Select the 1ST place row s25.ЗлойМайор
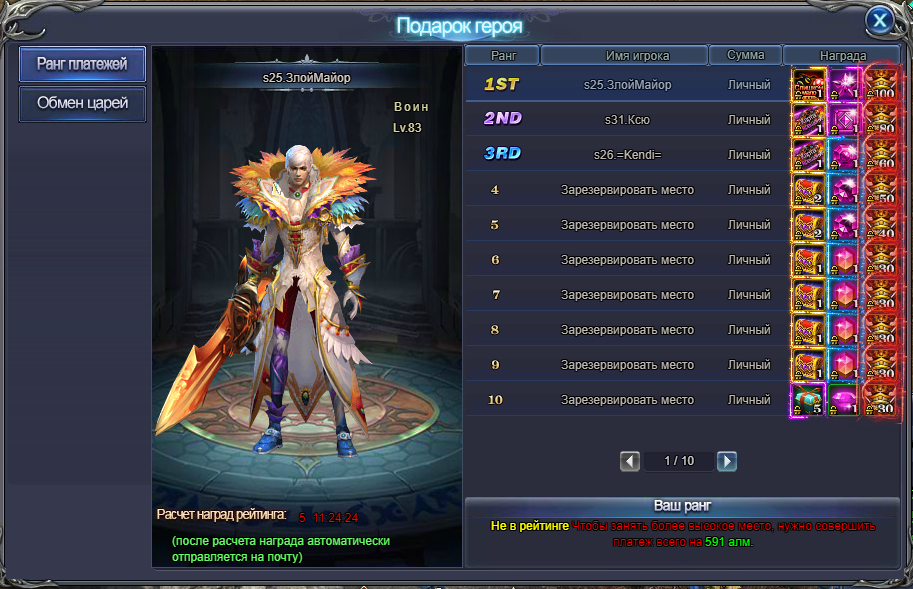The image size is (913, 589). click(x=627, y=85)
